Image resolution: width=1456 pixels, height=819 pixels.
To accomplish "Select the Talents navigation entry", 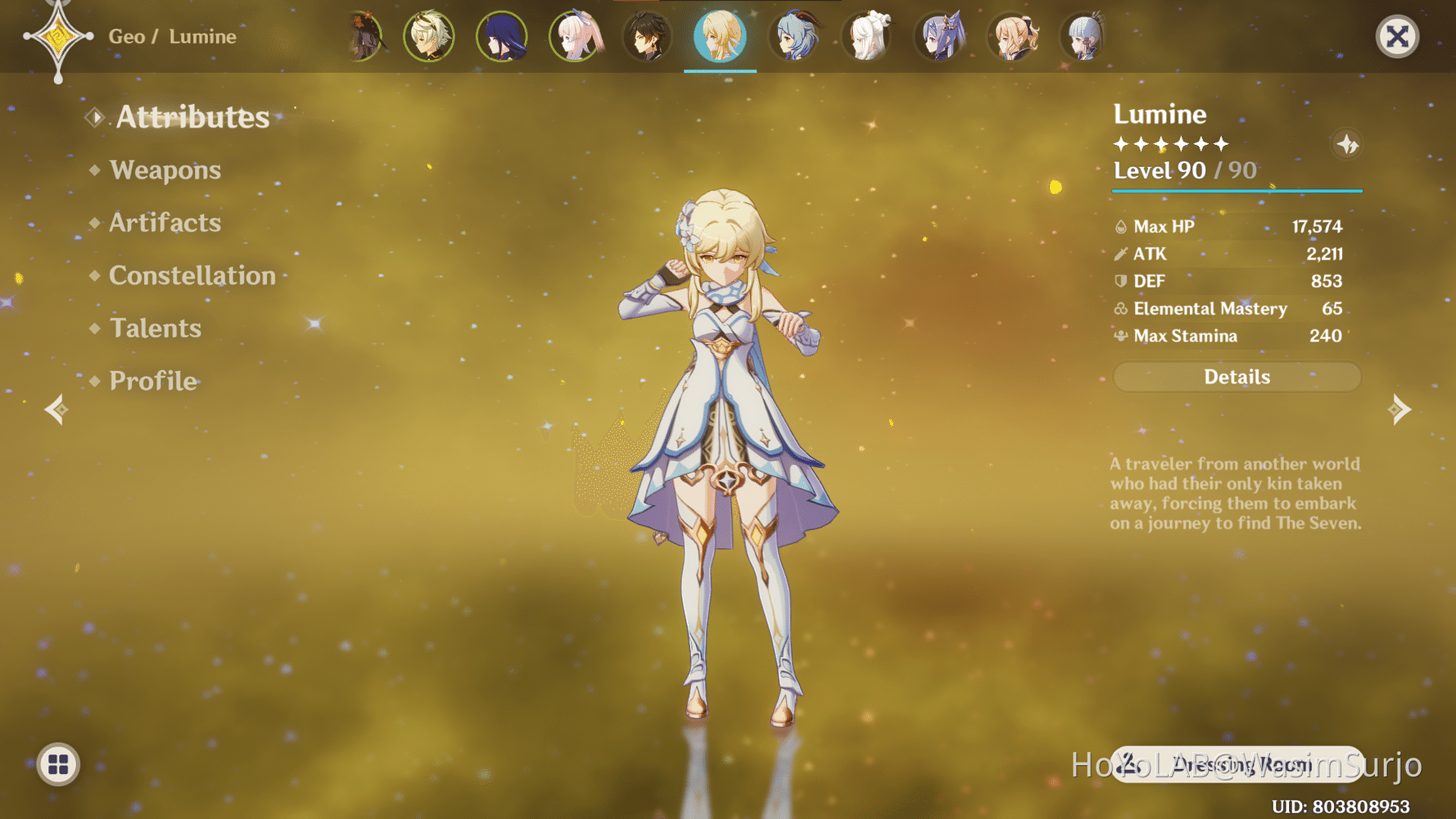I will [156, 328].
